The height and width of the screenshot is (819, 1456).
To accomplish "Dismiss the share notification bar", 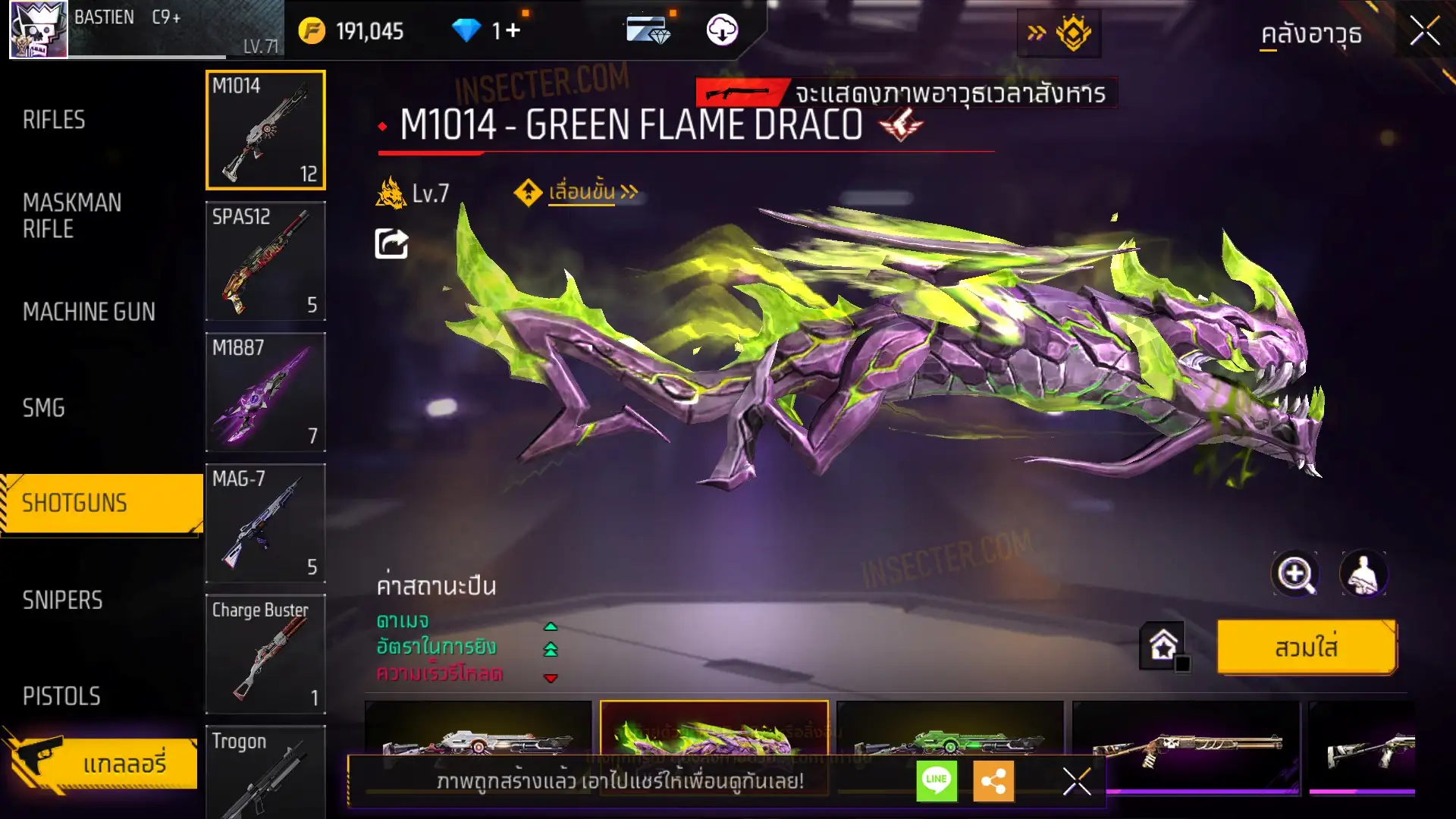I will [x=1076, y=781].
